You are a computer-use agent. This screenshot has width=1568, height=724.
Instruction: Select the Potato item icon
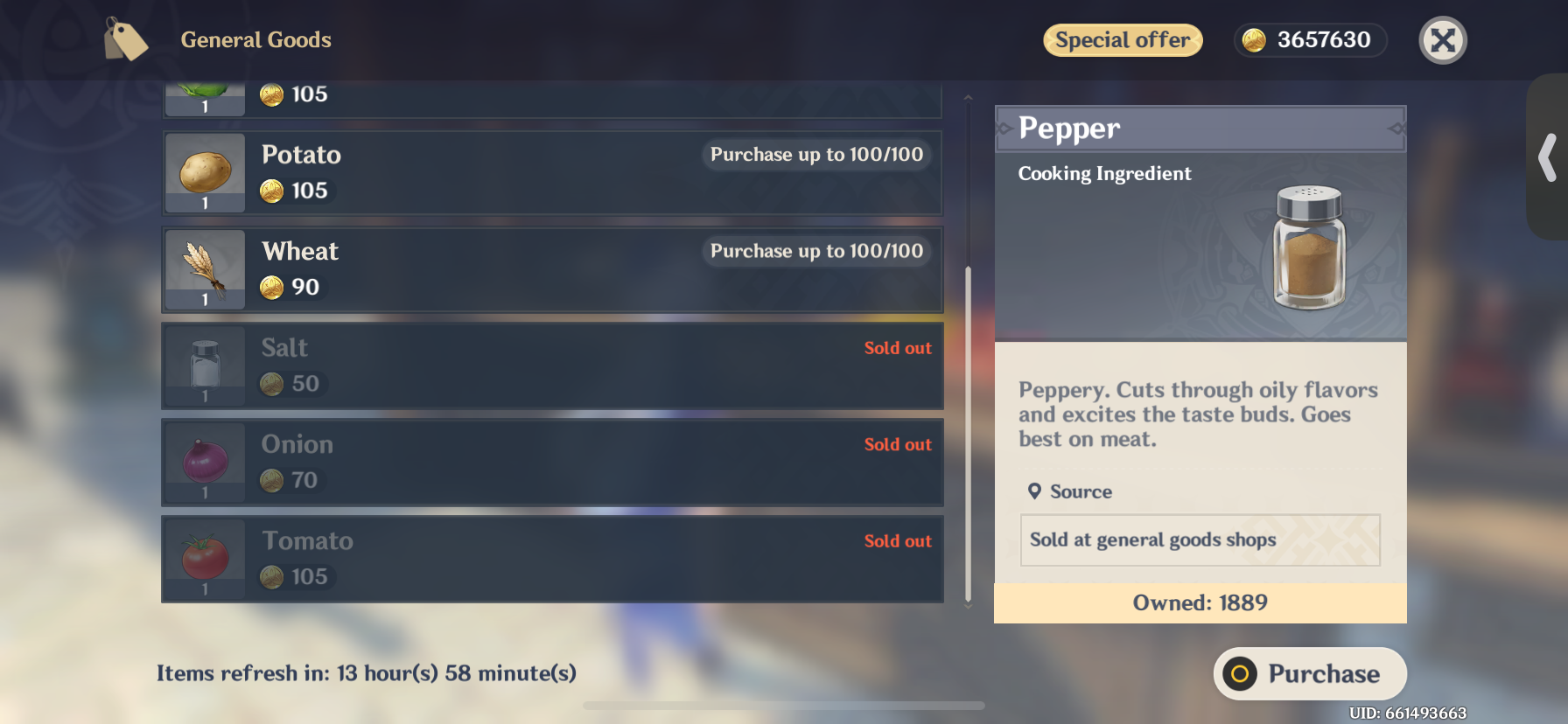coord(204,172)
